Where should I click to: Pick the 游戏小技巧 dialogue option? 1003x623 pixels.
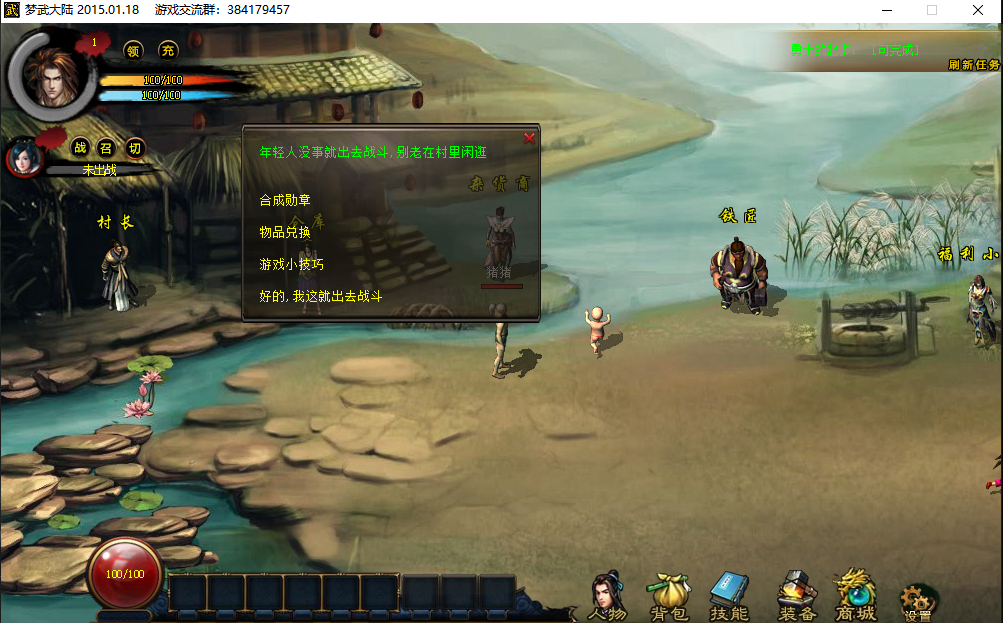click(x=291, y=264)
